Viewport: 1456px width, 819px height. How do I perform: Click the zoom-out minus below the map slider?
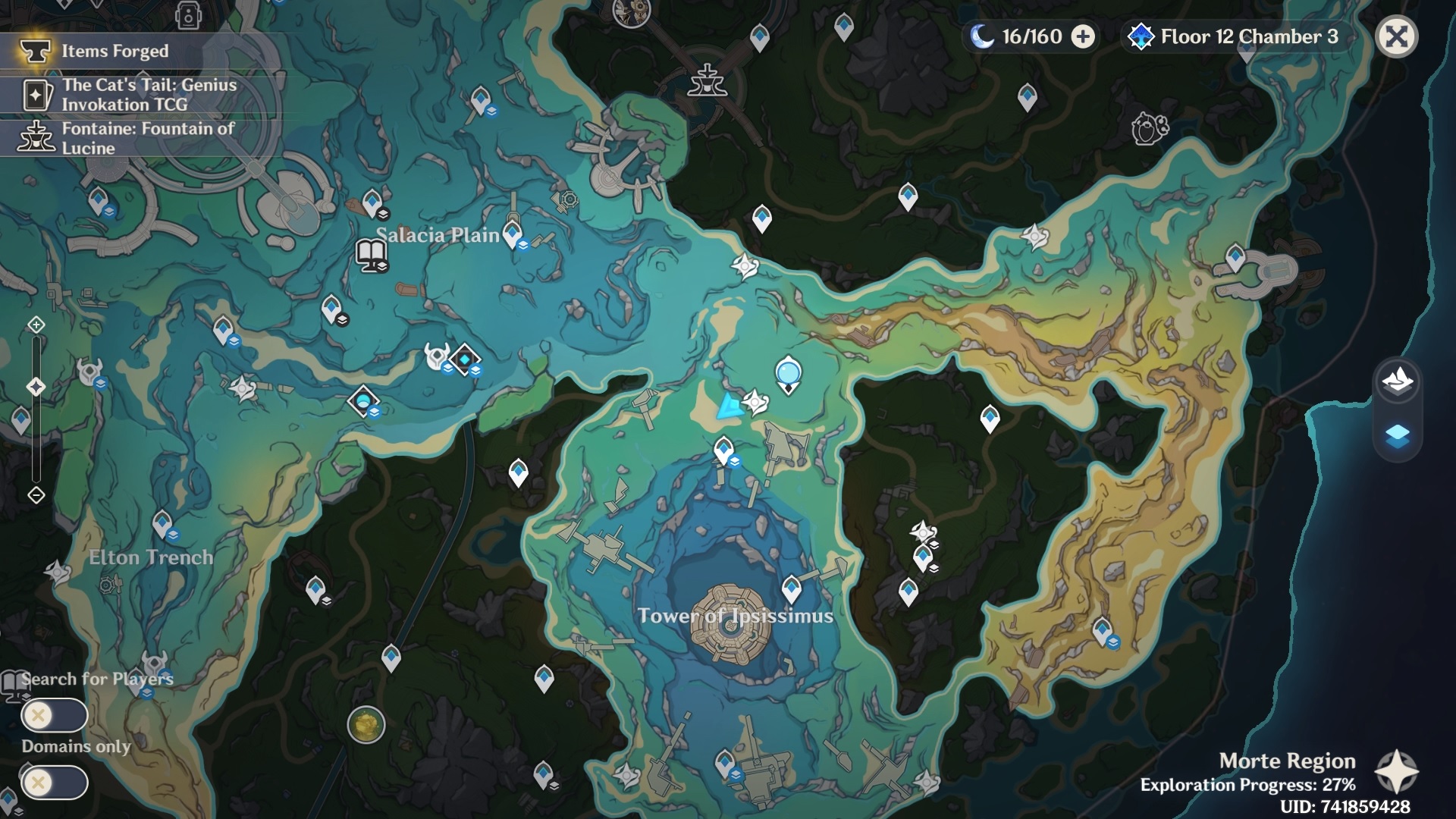click(x=35, y=494)
